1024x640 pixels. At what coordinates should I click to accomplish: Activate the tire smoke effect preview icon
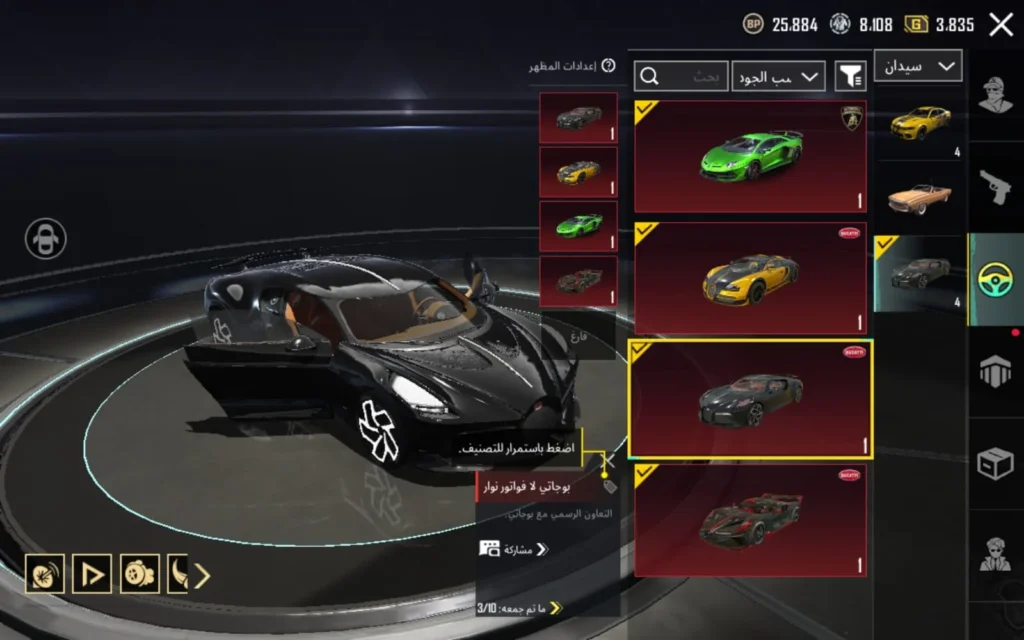pyautogui.click(x=45, y=573)
